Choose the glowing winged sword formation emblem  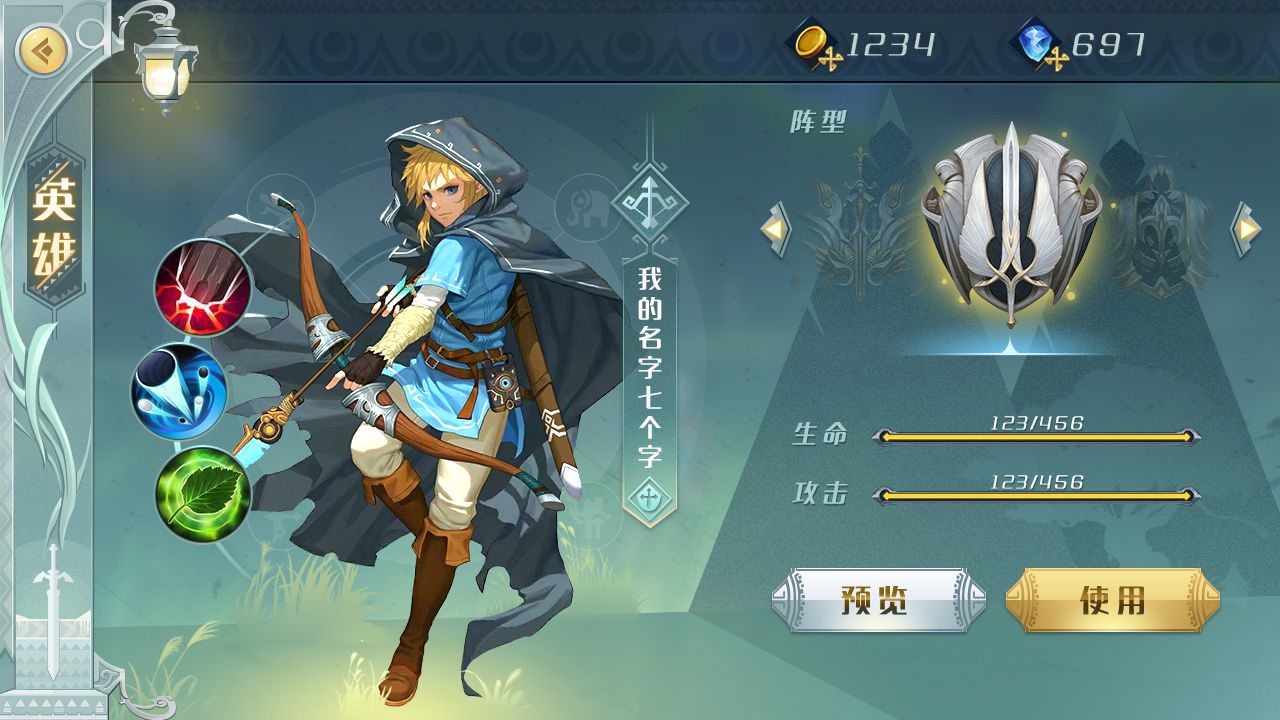click(1011, 223)
